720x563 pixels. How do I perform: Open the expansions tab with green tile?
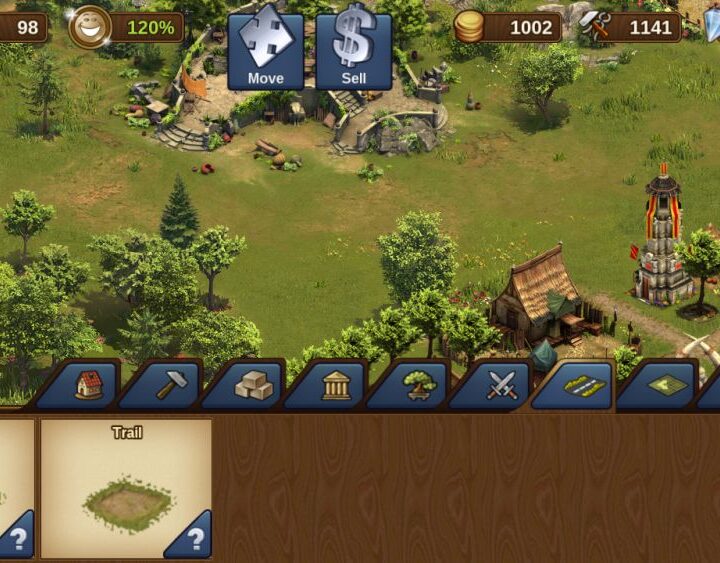[667, 385]
